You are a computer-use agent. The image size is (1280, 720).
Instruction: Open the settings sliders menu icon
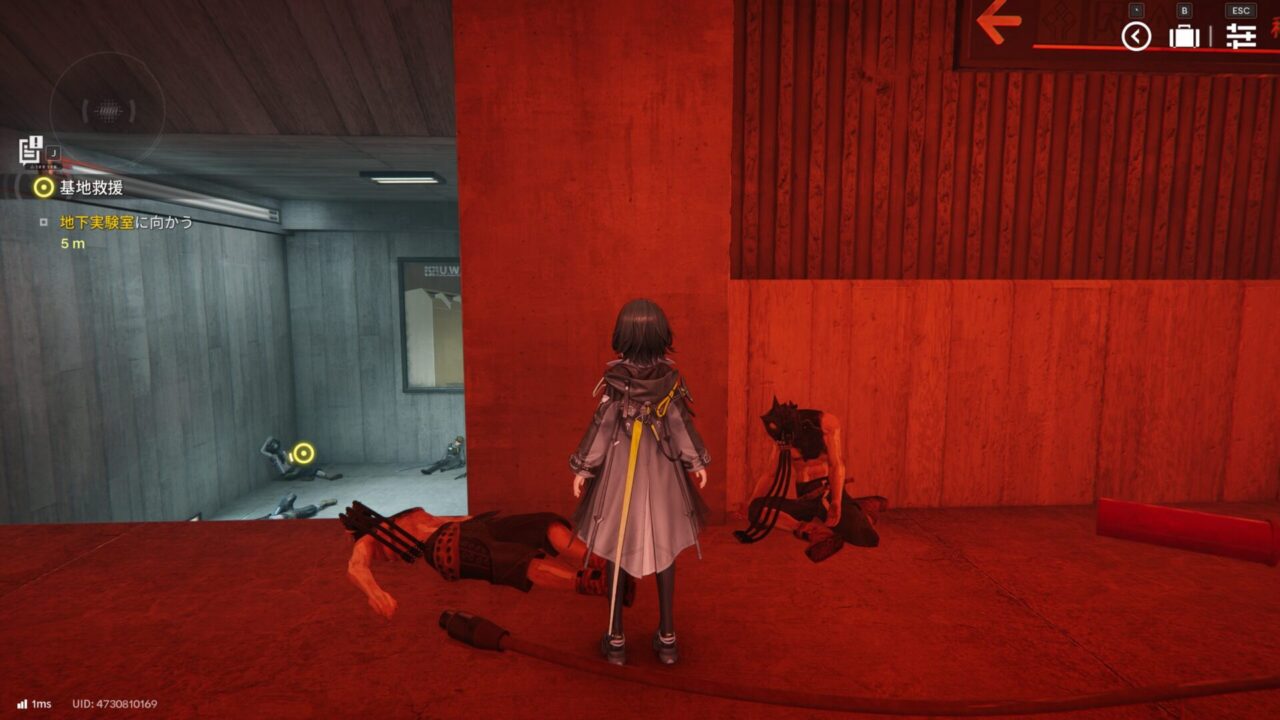[1241, 37]
